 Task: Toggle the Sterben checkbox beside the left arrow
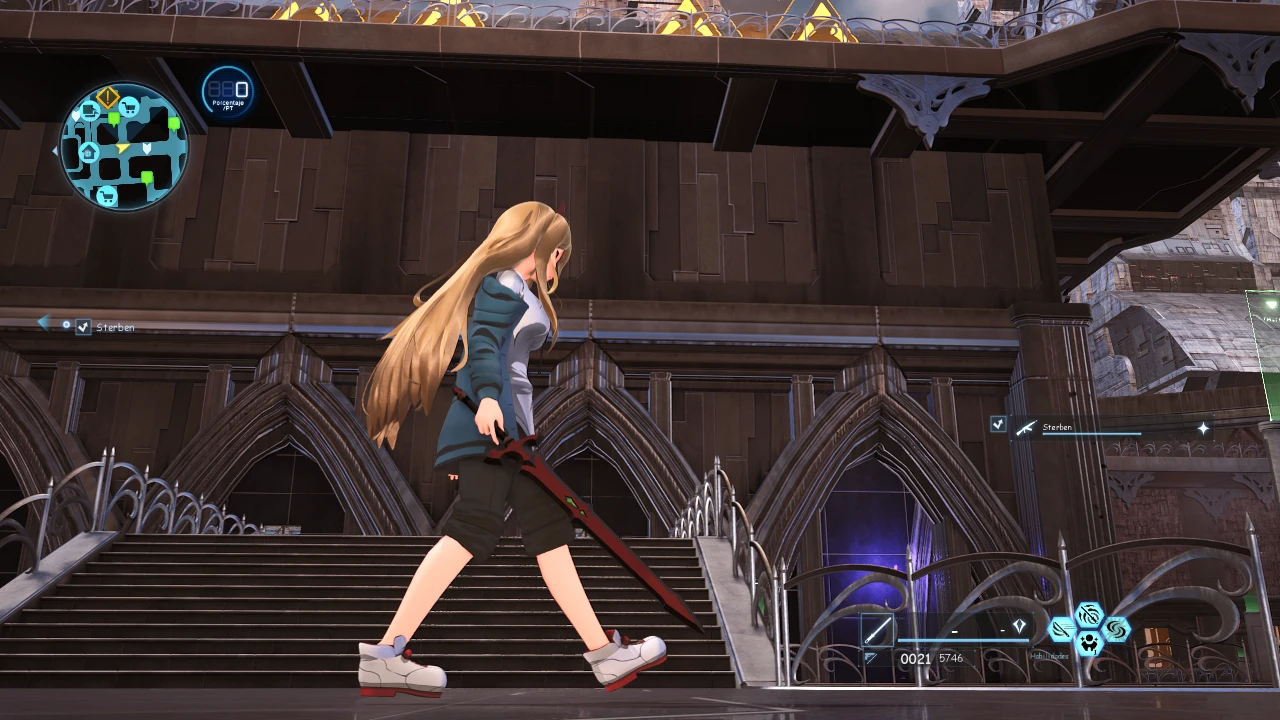[x=84, y=327]
